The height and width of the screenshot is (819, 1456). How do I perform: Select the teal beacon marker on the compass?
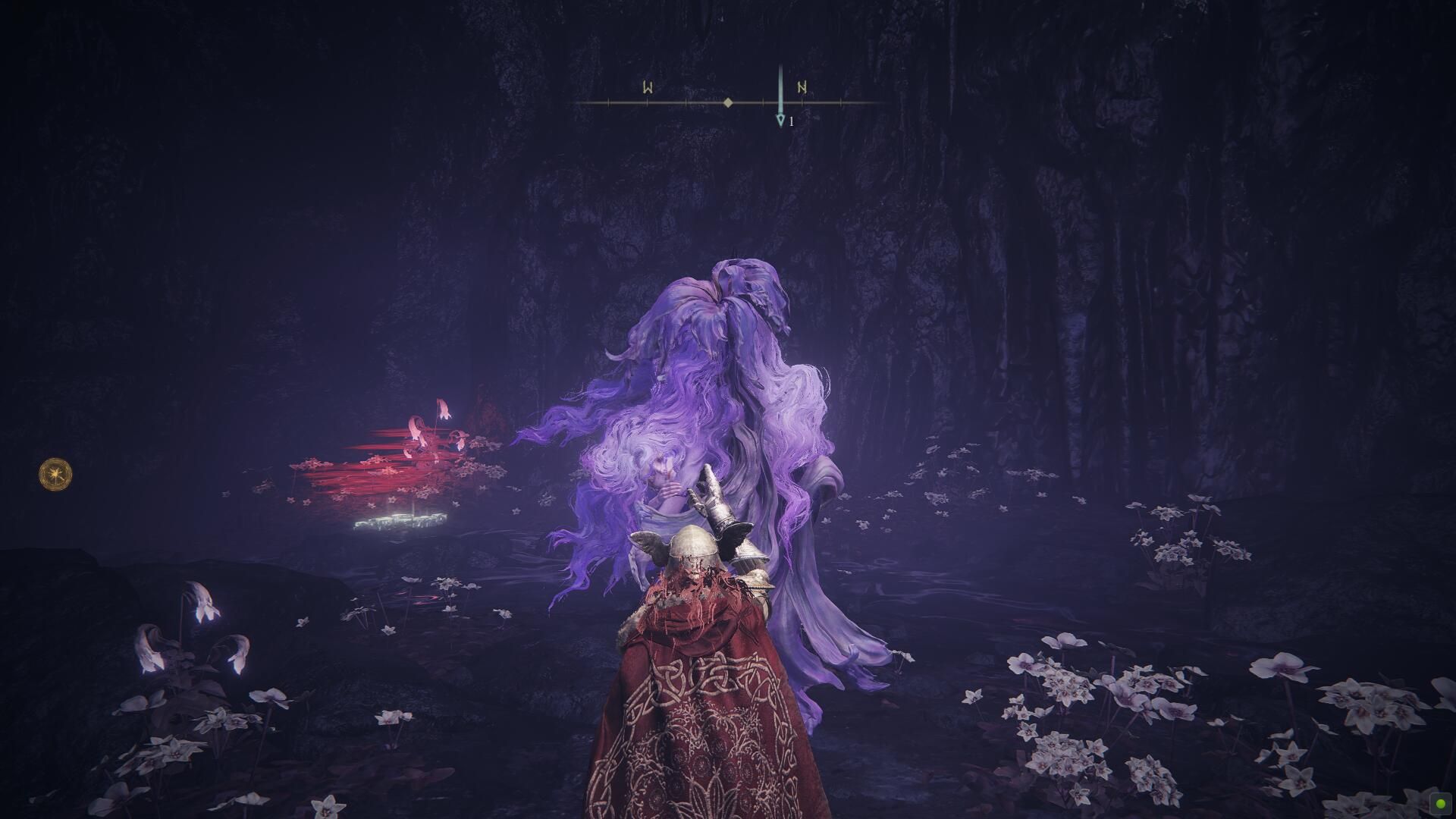(x=780, y=119)
